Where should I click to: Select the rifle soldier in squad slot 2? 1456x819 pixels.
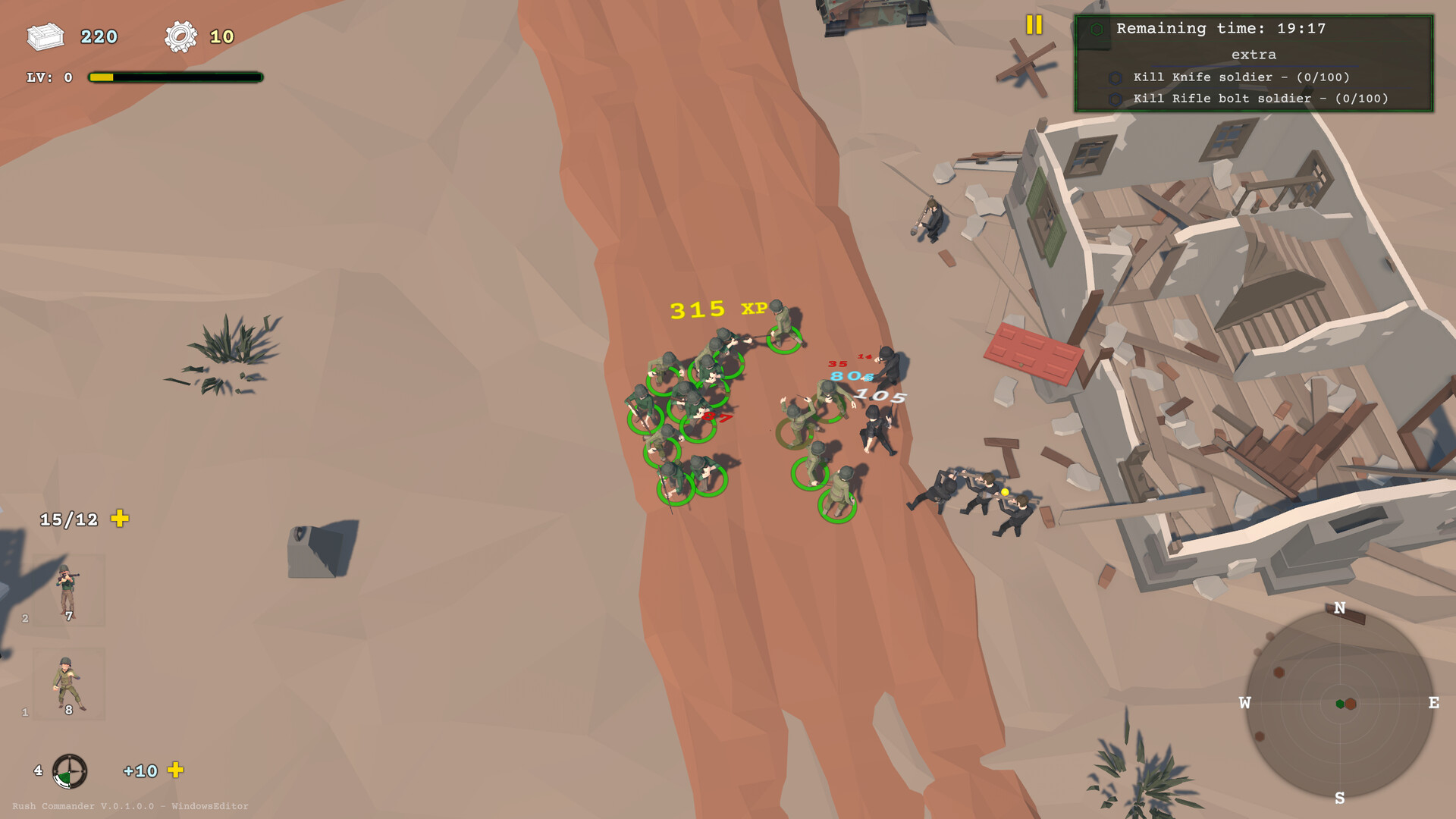click(x=67, y=595)
